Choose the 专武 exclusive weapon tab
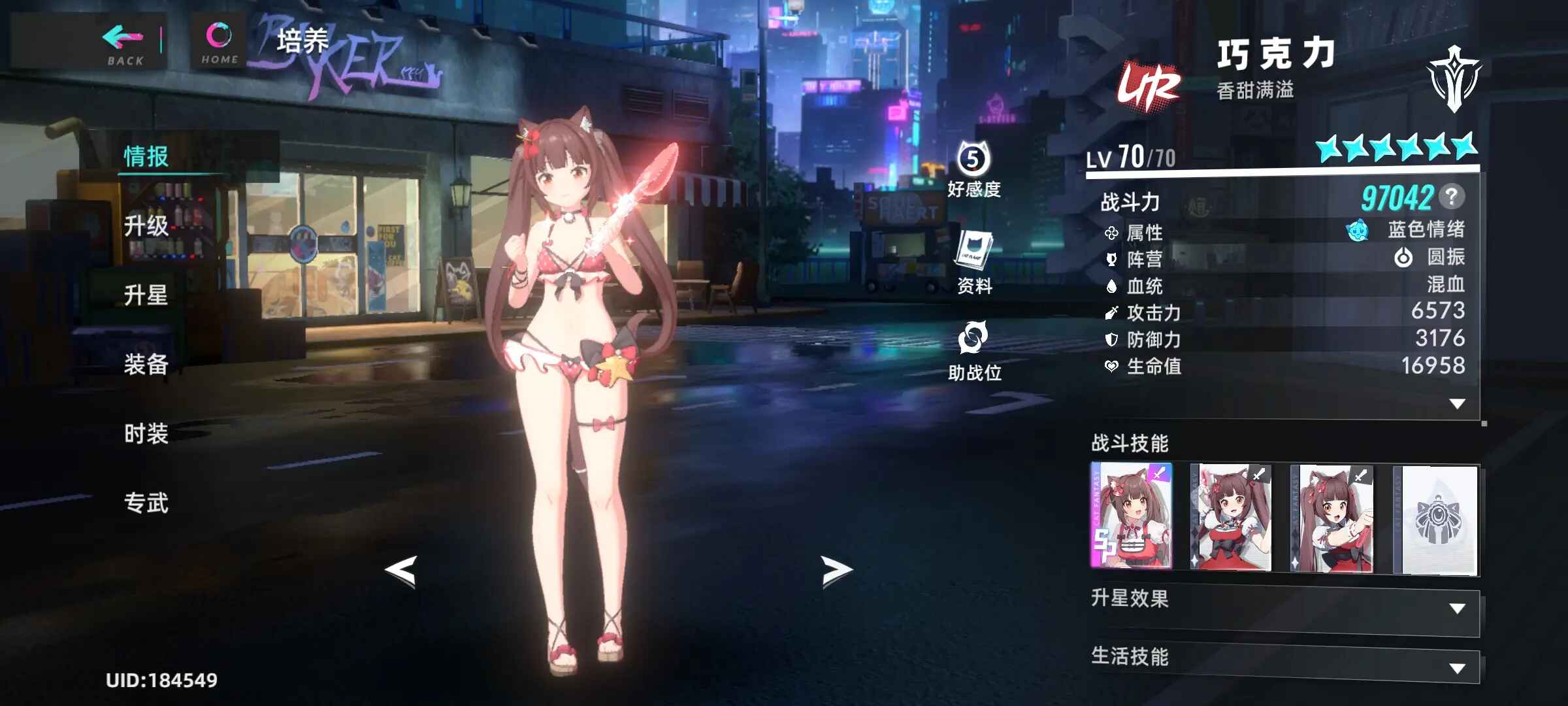The image size is (1568, 706). [146, 503]
